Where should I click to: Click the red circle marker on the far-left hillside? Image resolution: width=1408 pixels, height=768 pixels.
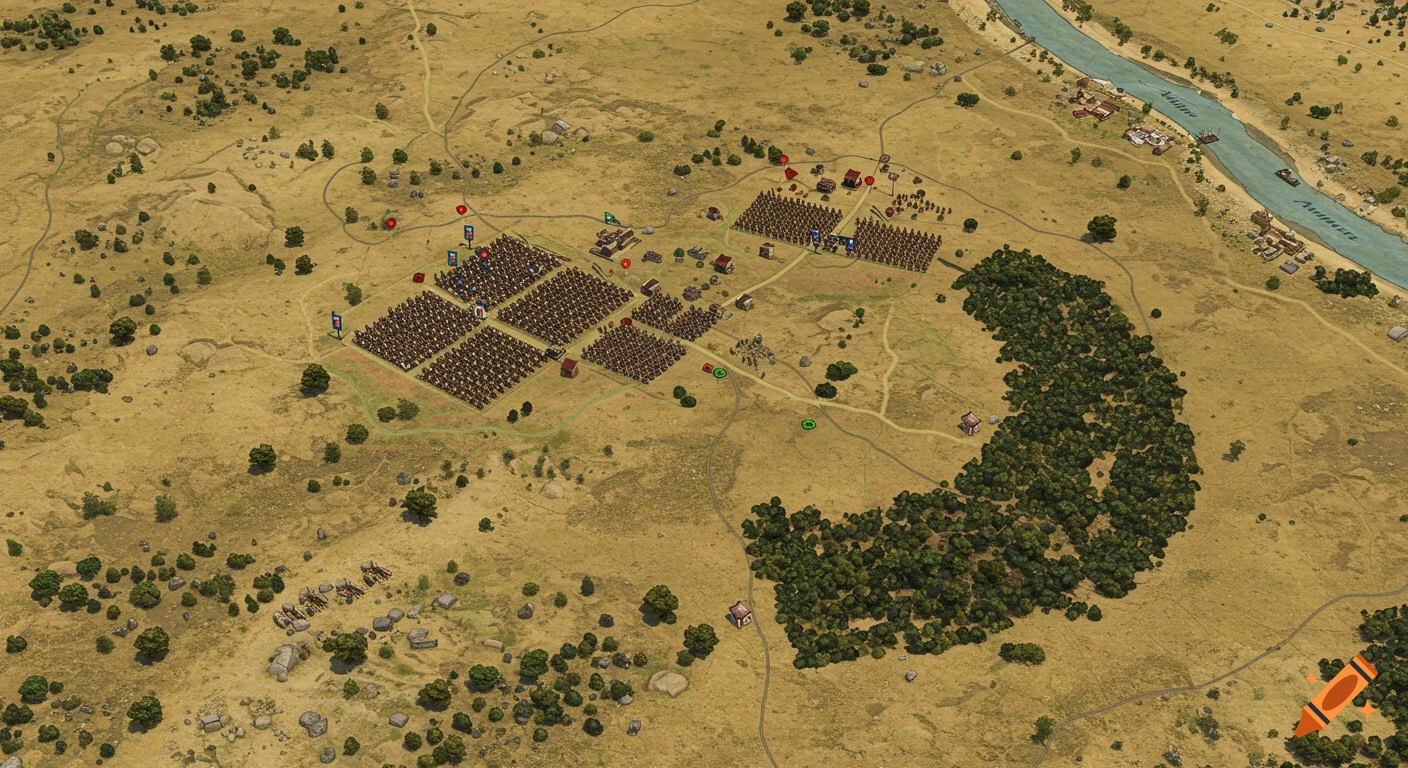(x=391, y=223)
